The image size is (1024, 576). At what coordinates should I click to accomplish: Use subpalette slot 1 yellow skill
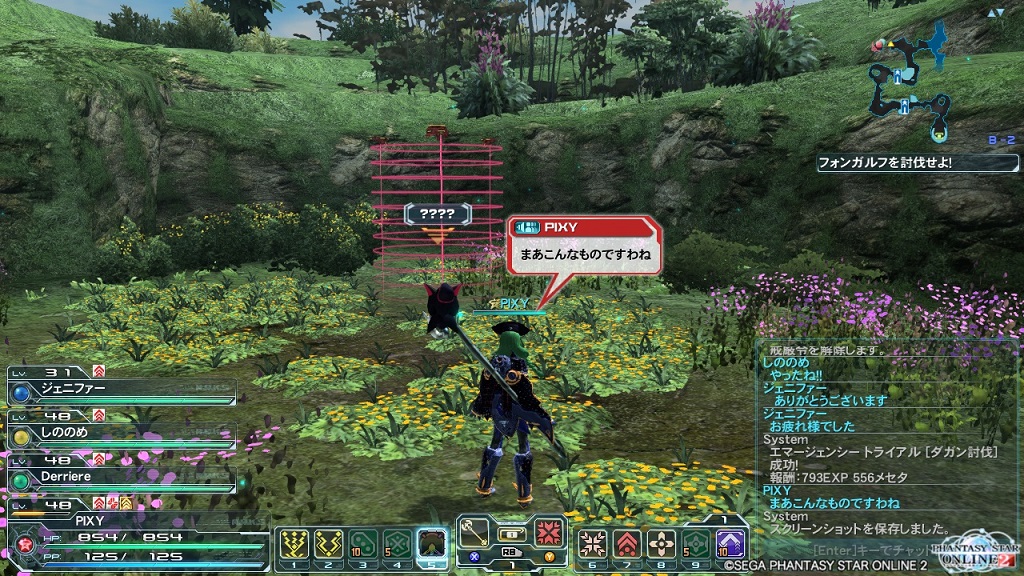295,544
